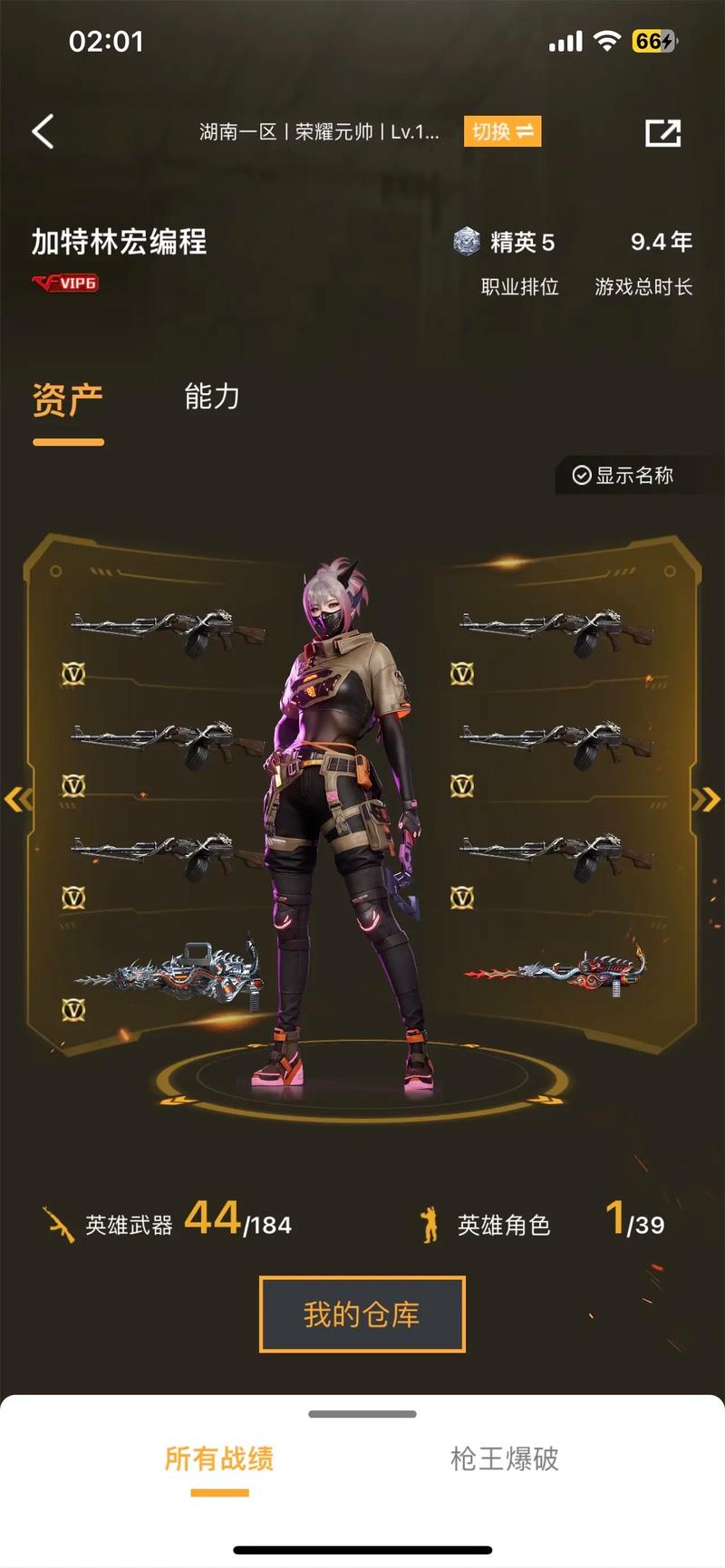Screen dimensions: 725x1568
Task: Show the previous weapon page with left arrows
Action: click(18, 799)
